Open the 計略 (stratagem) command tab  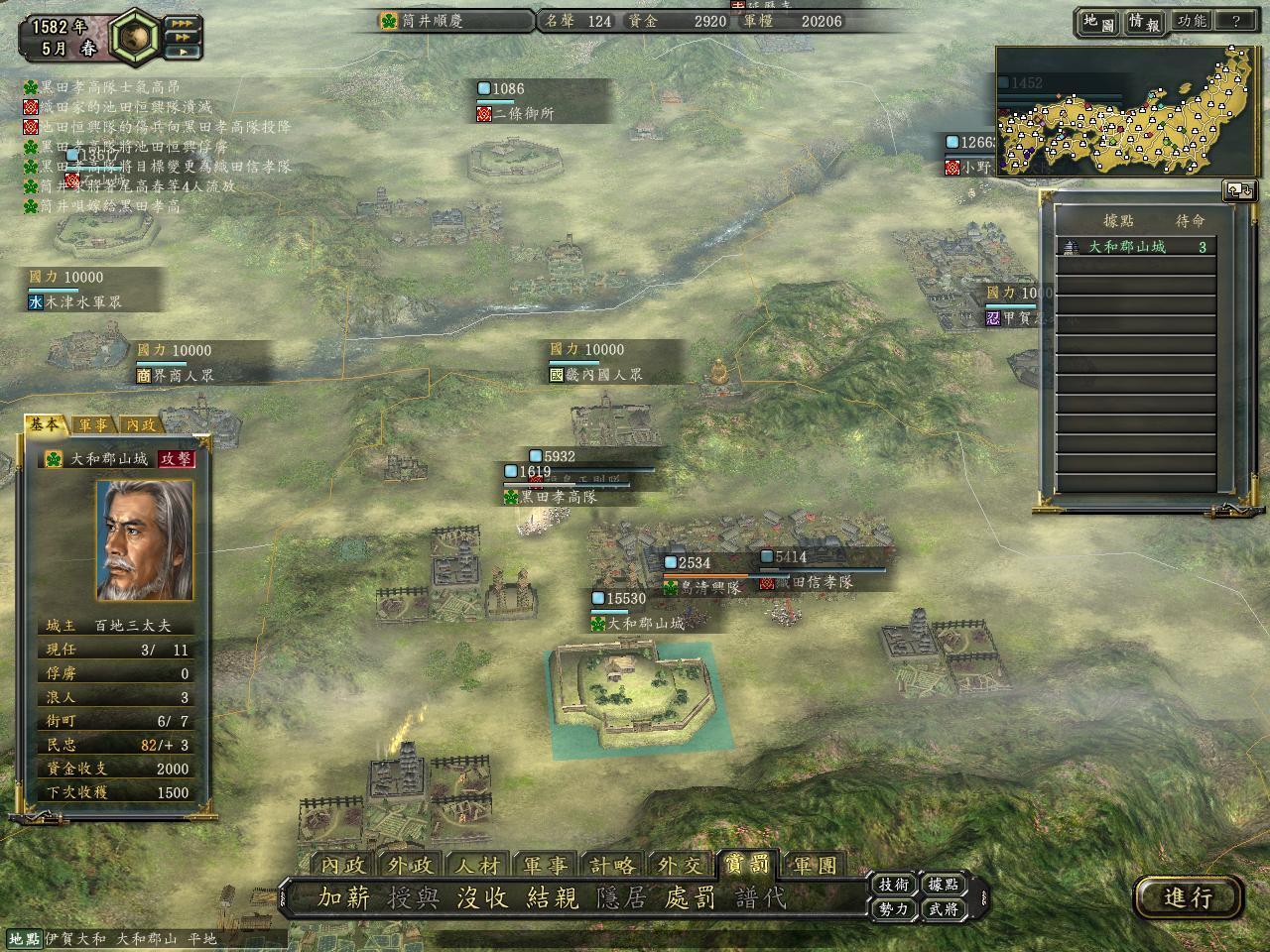click(612, 865)
